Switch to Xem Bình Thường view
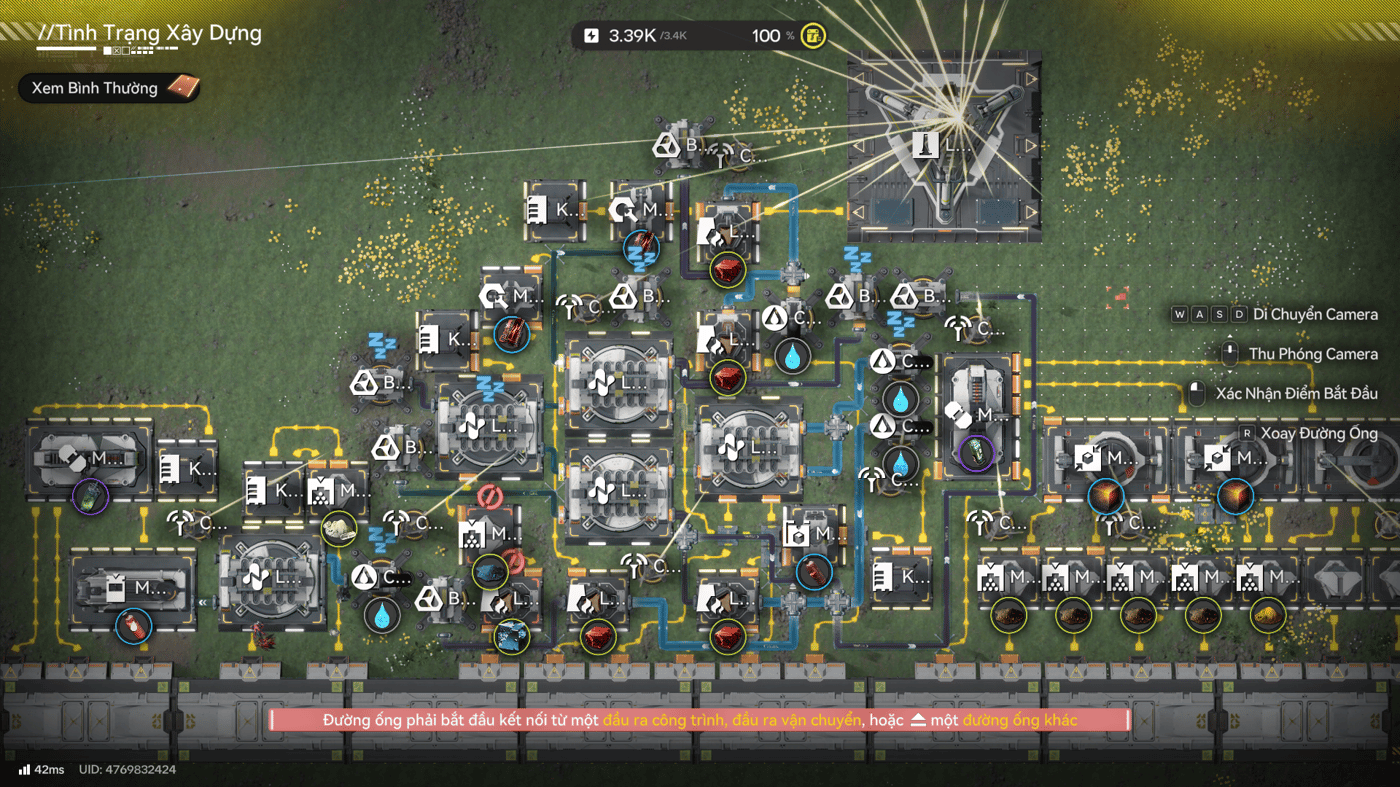This screenshot has width=1400, height=787. pos(108,88)
